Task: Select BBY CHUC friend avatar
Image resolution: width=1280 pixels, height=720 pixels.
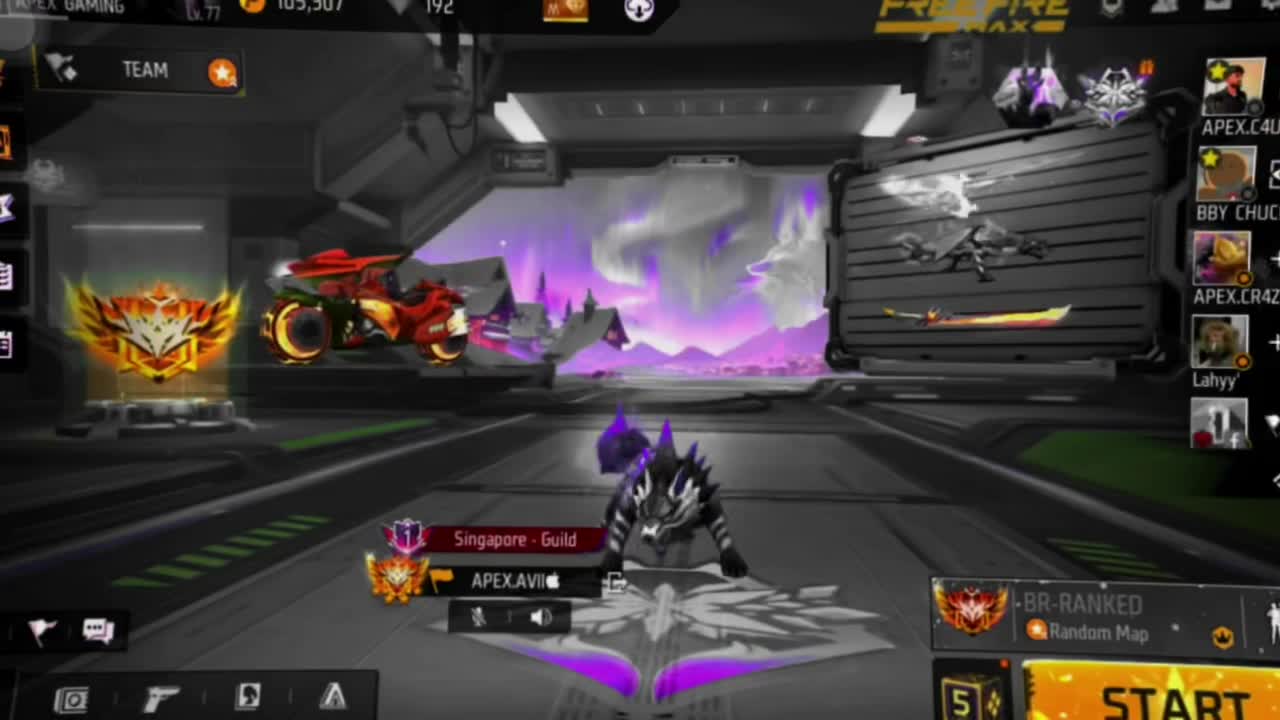Action: pos(1226,176)
